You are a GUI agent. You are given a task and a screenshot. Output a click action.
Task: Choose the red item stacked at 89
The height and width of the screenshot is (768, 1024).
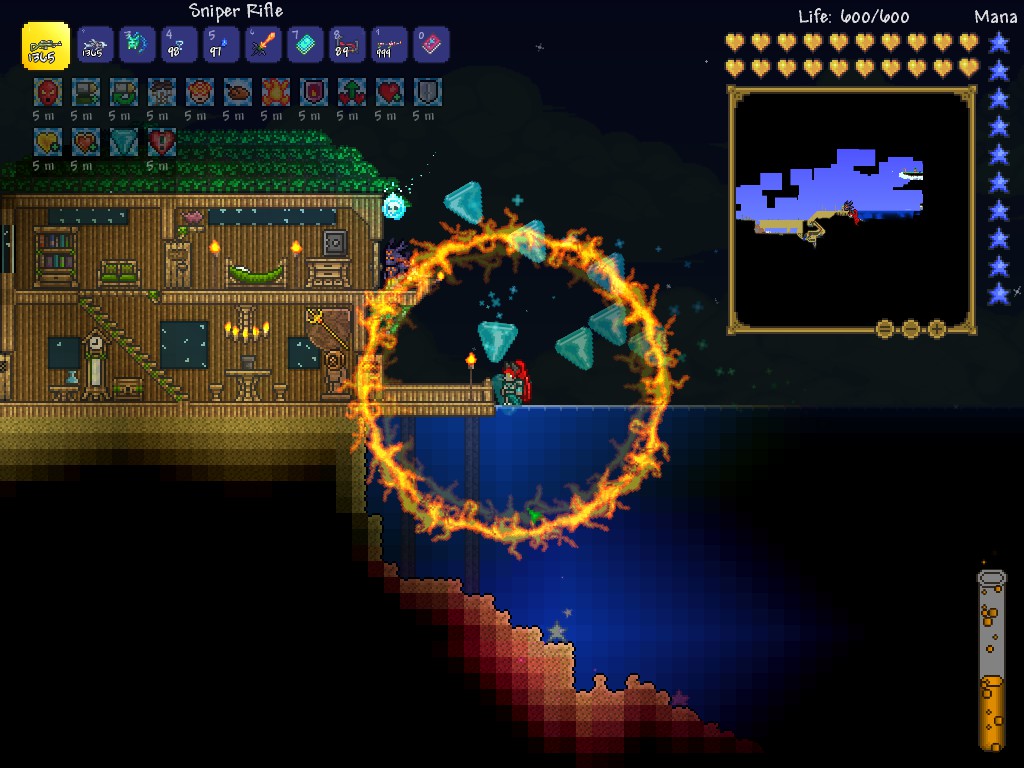(347, 45)
